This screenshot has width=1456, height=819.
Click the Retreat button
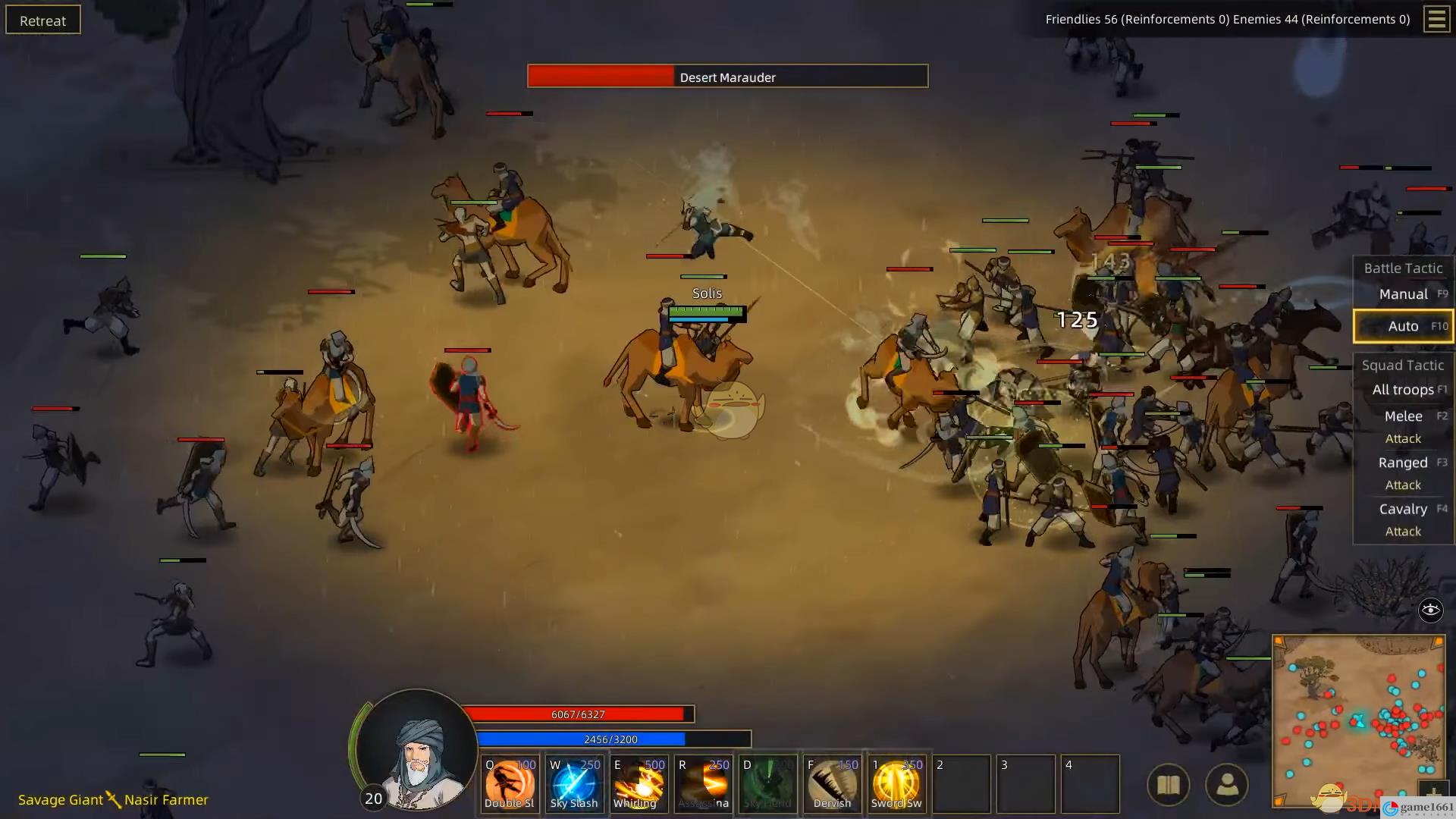[43, 20]
